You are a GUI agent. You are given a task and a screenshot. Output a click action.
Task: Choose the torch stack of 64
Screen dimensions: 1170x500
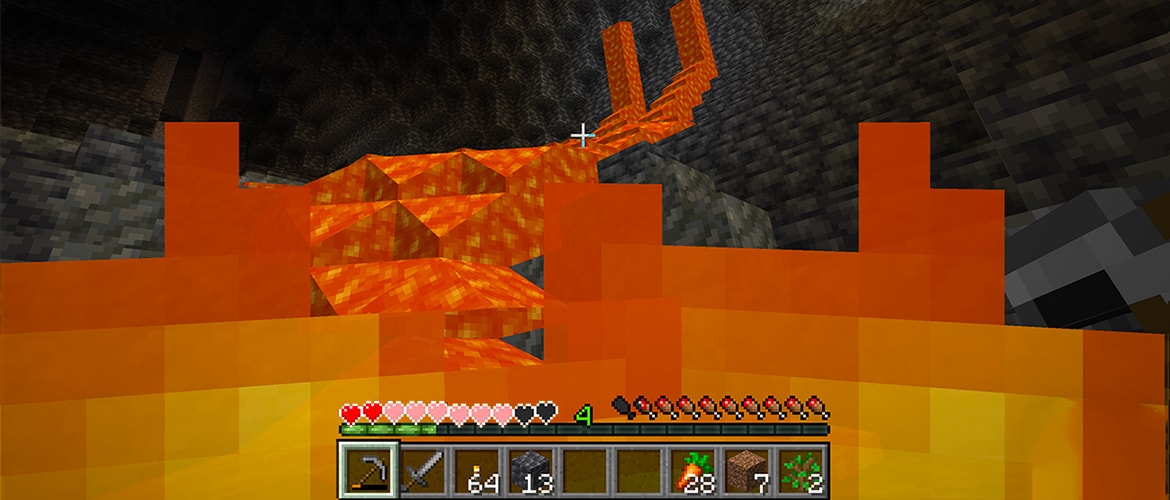(x=477, y=470)
